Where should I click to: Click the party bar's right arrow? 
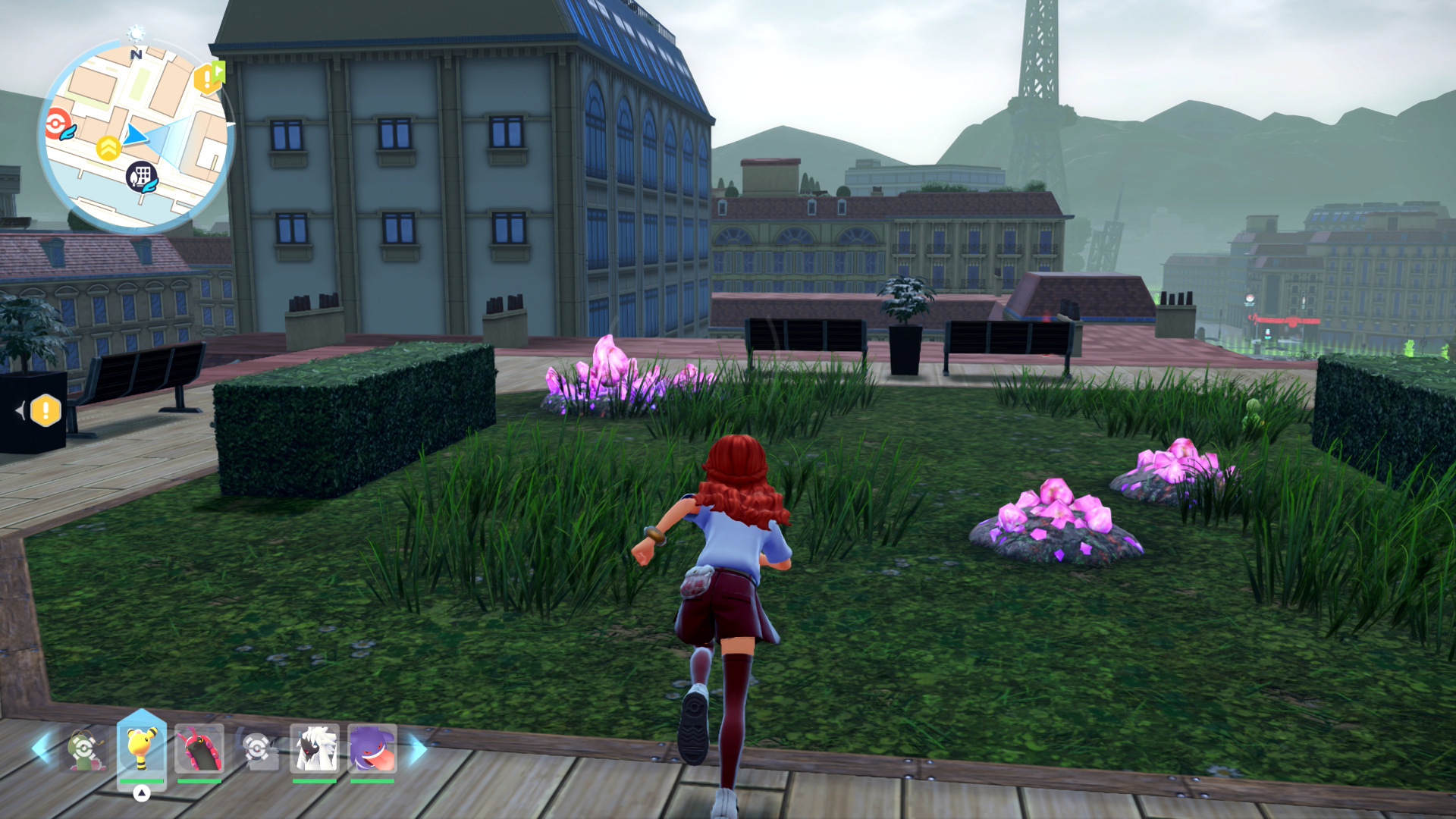[x=417, y=748]
